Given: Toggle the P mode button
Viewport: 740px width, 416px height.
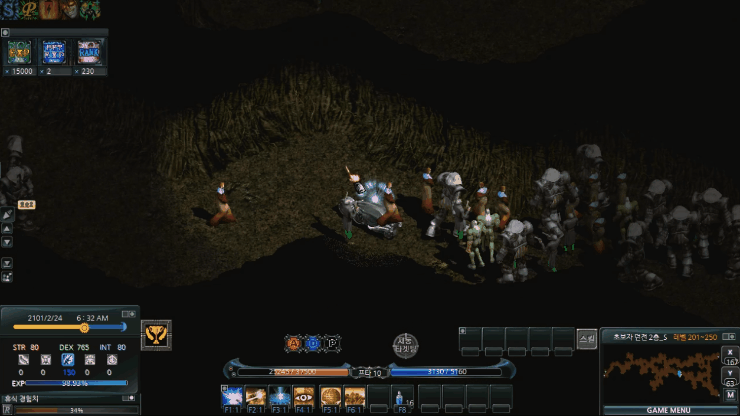Looking at the screenshot, I should tap(332, 342).
